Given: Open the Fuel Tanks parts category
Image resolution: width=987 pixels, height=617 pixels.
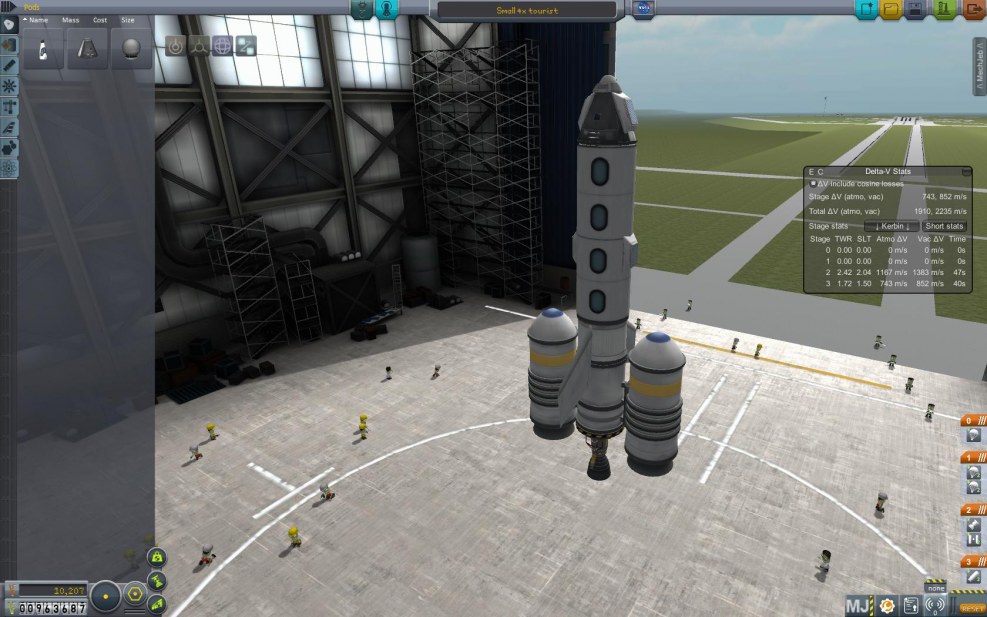Looking at the screenshot, I should click(9, 44).
